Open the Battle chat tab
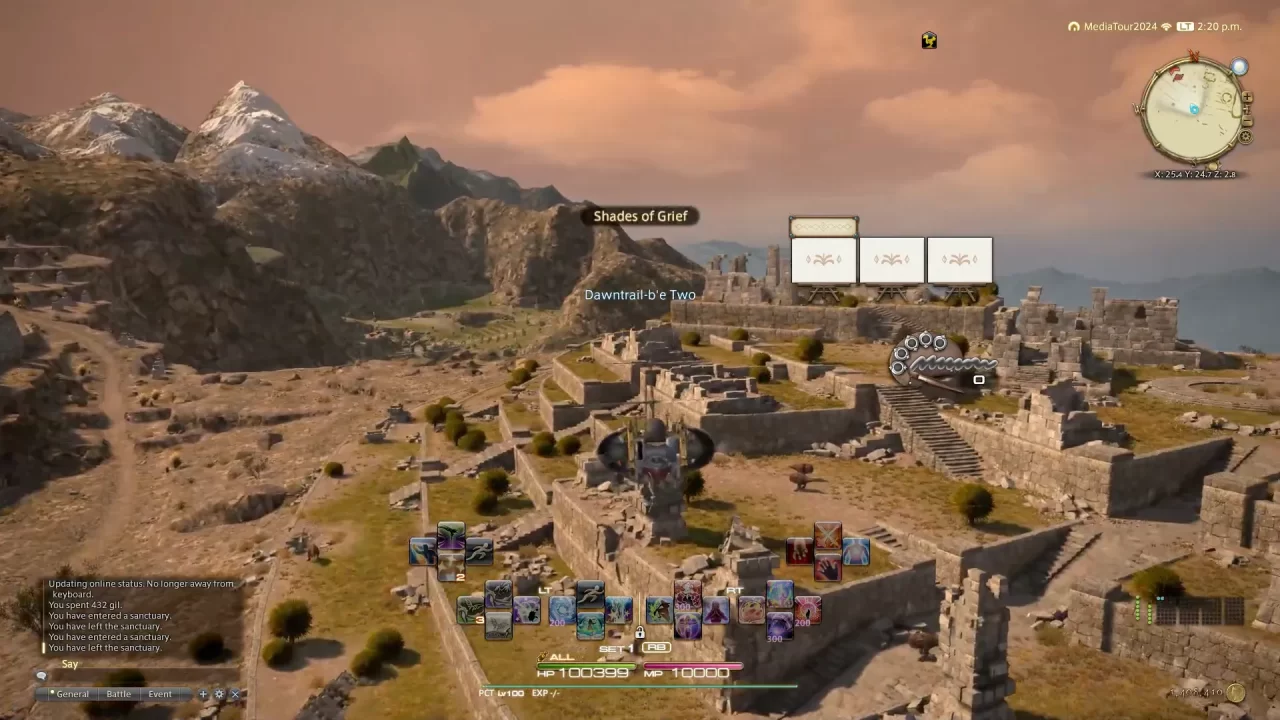Screen dimensions: 1280x720 coord(119,694)
